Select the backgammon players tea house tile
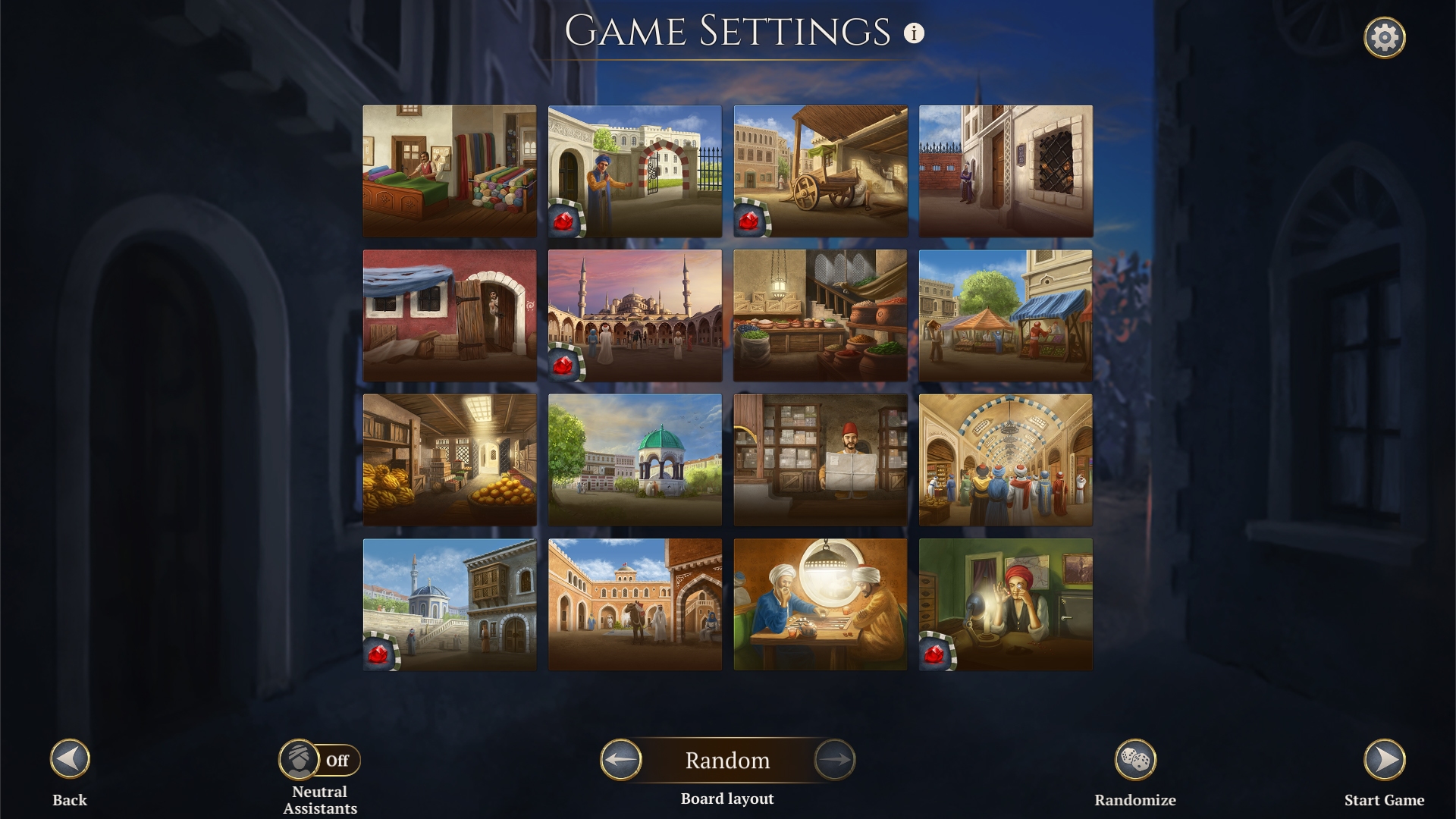 [821, 603]
